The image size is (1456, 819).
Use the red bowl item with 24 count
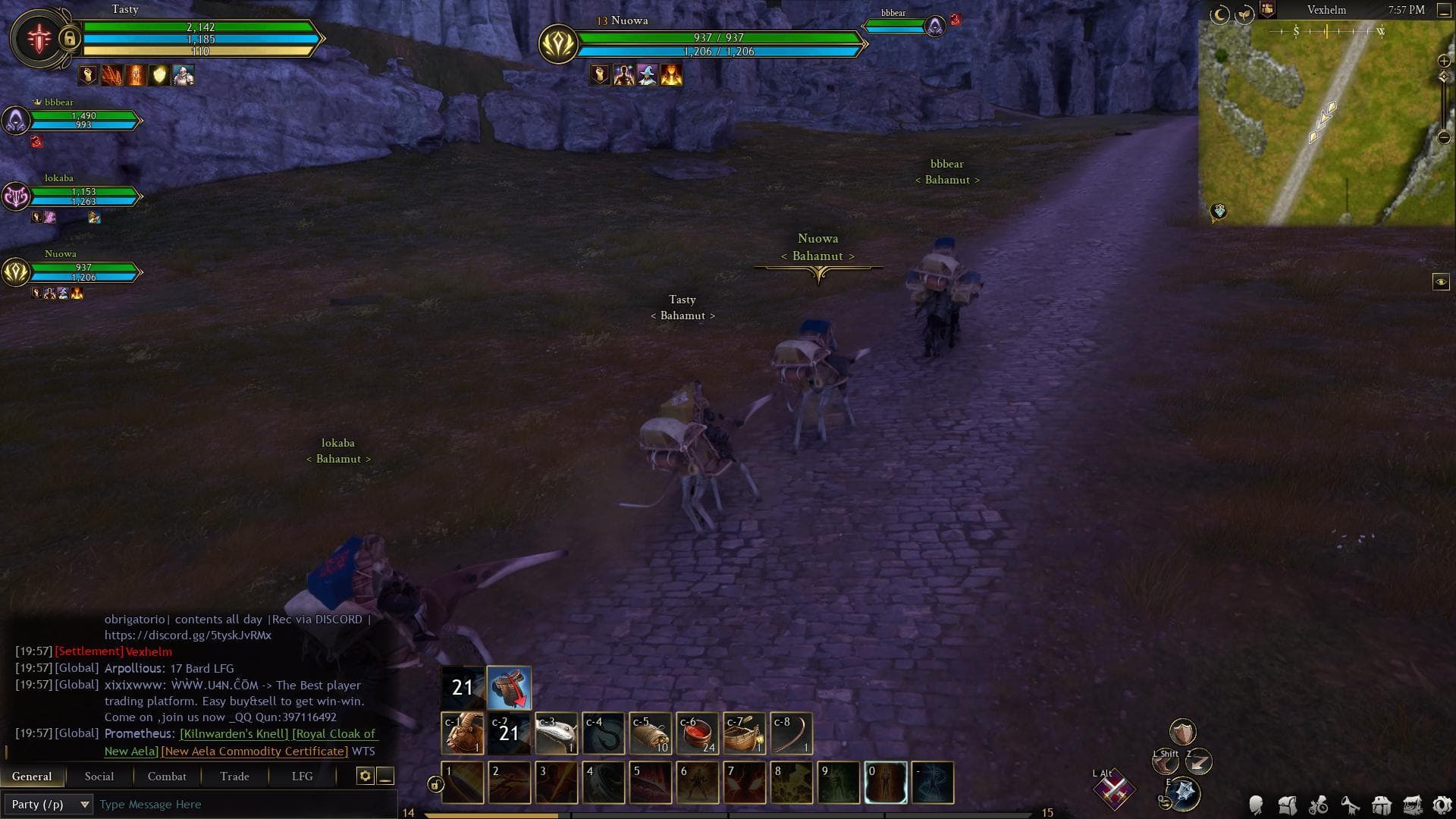(697, 733)
